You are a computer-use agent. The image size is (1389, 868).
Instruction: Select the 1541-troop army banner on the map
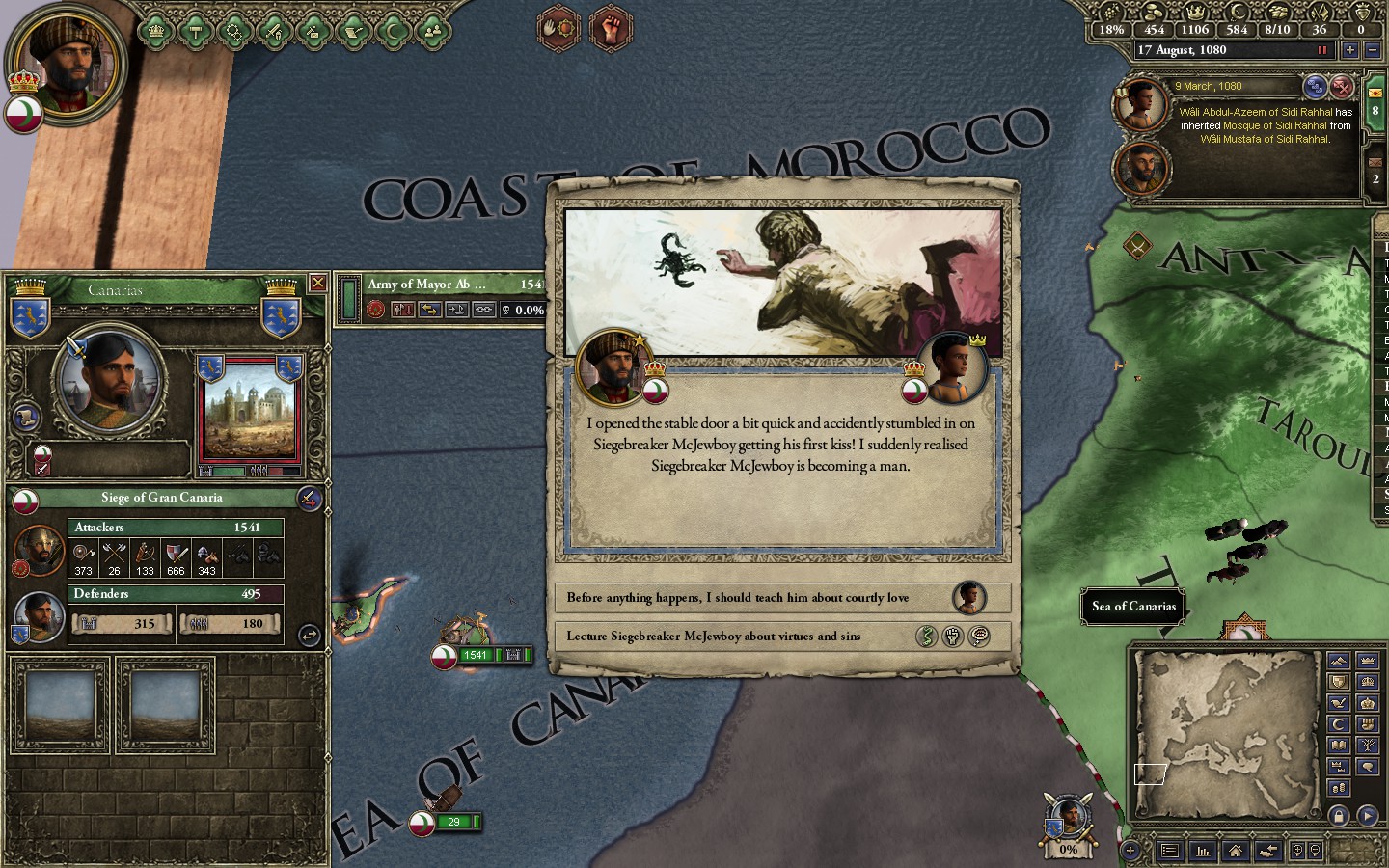pyautogui.click(x=476, y=655)
